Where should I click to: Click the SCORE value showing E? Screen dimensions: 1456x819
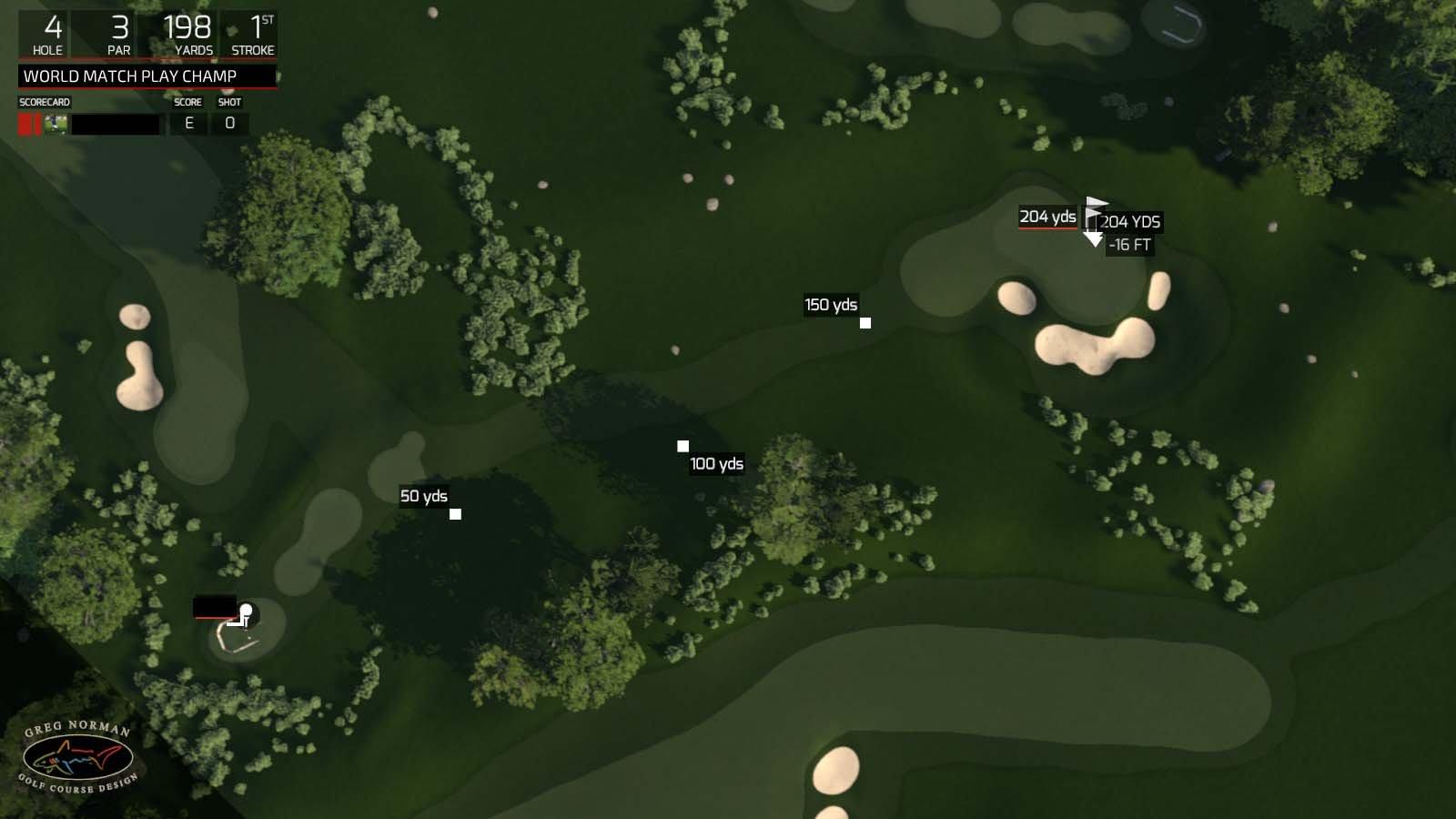pyautogui.click(x=187, y=124)
